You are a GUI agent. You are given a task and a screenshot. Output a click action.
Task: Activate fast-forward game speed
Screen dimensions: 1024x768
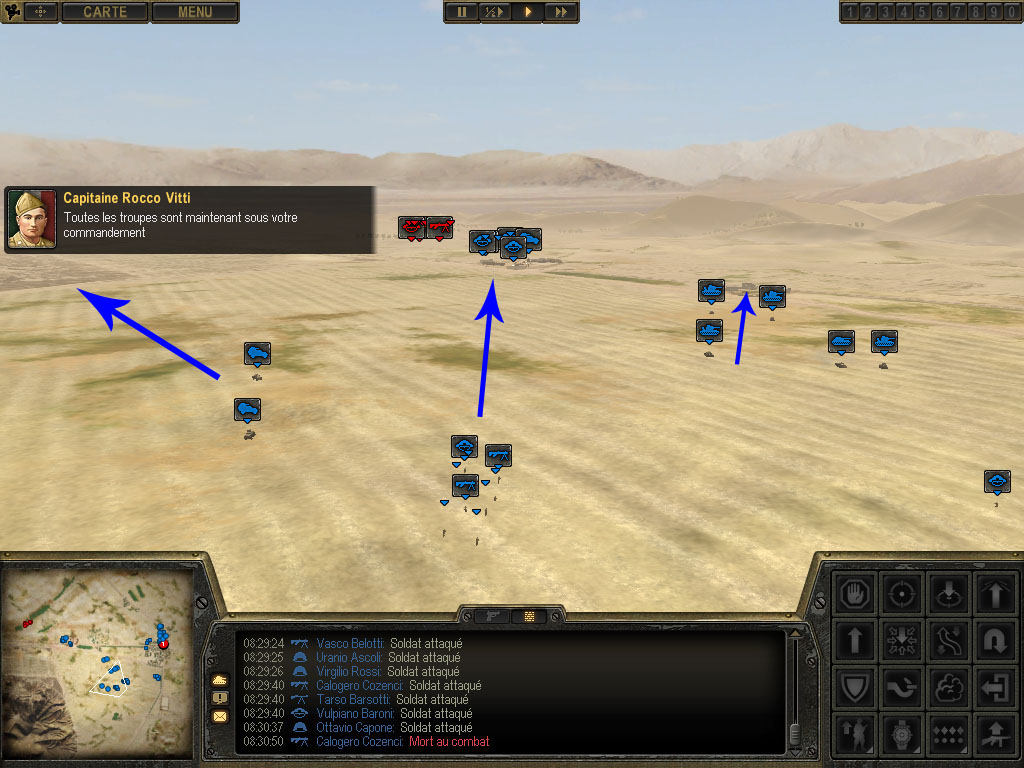coord(562,12)
